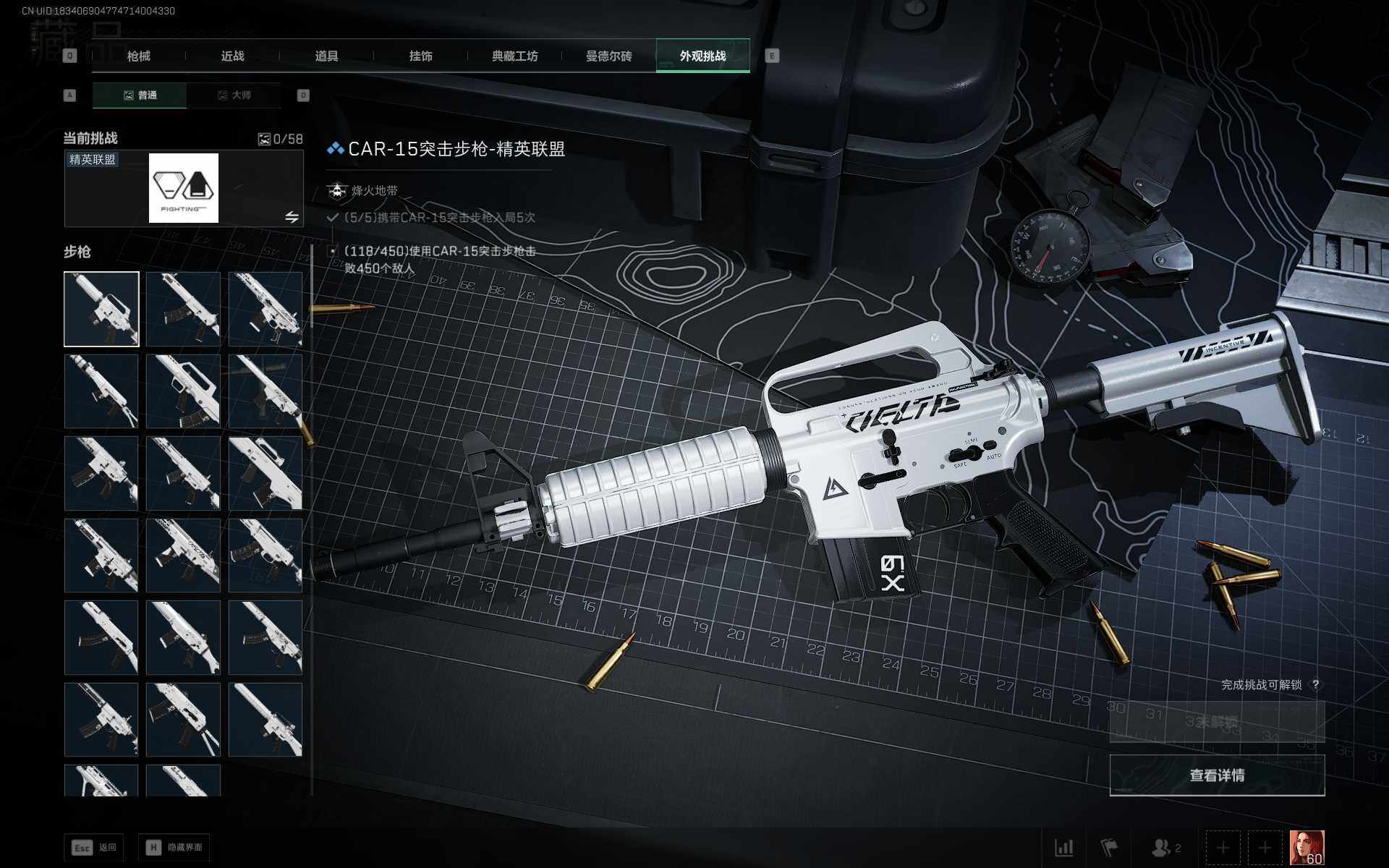Hide the interface with 隐藏界面
Image resolution: width=1389 pixels, height=868 pixels.
174,847
